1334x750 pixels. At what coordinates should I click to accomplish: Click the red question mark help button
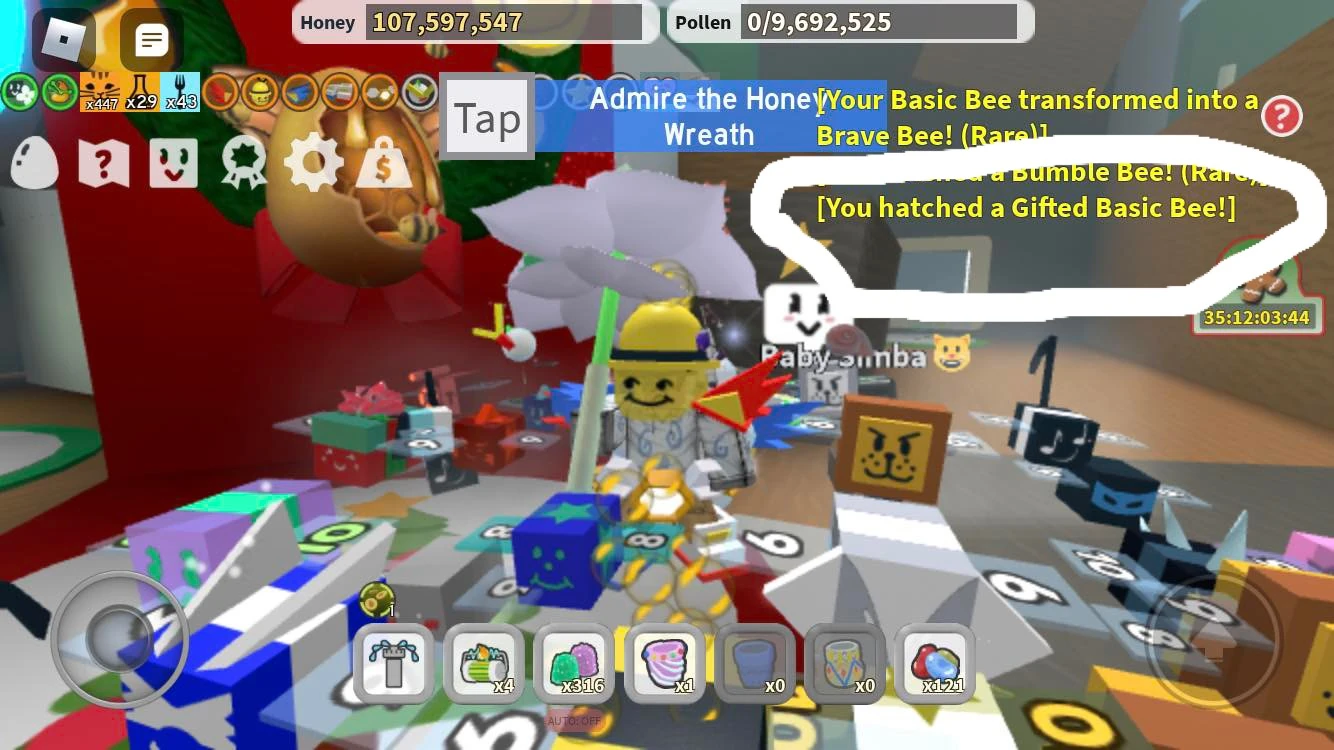1282,117
